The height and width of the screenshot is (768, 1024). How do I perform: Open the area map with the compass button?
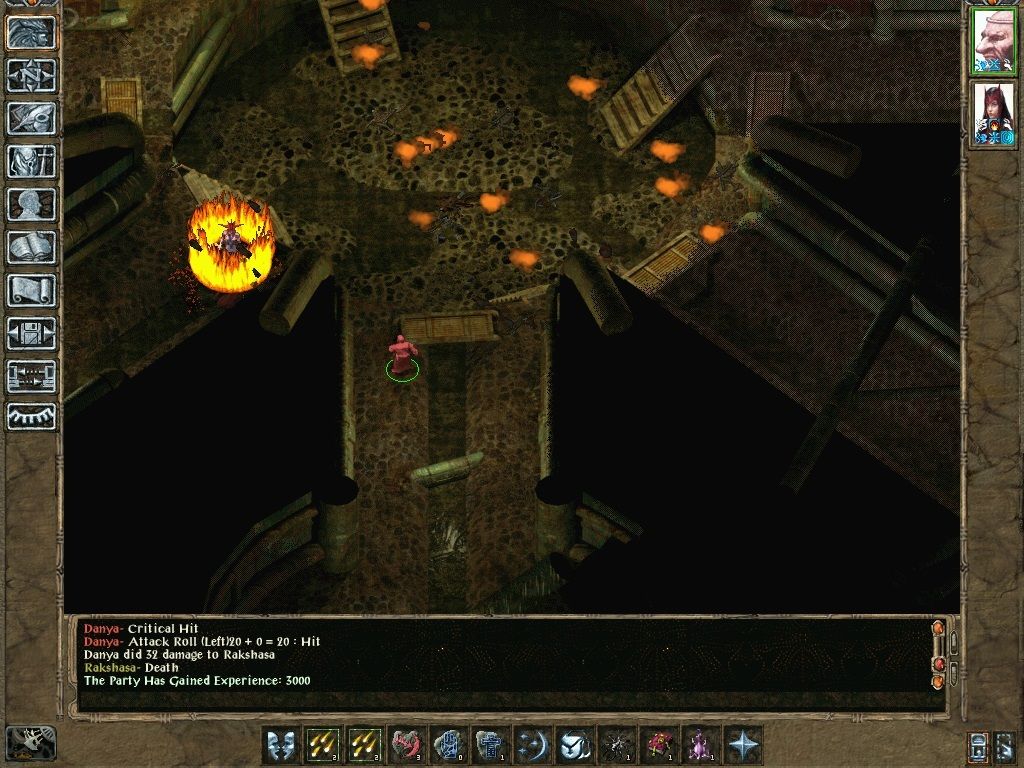coord(31,75)
